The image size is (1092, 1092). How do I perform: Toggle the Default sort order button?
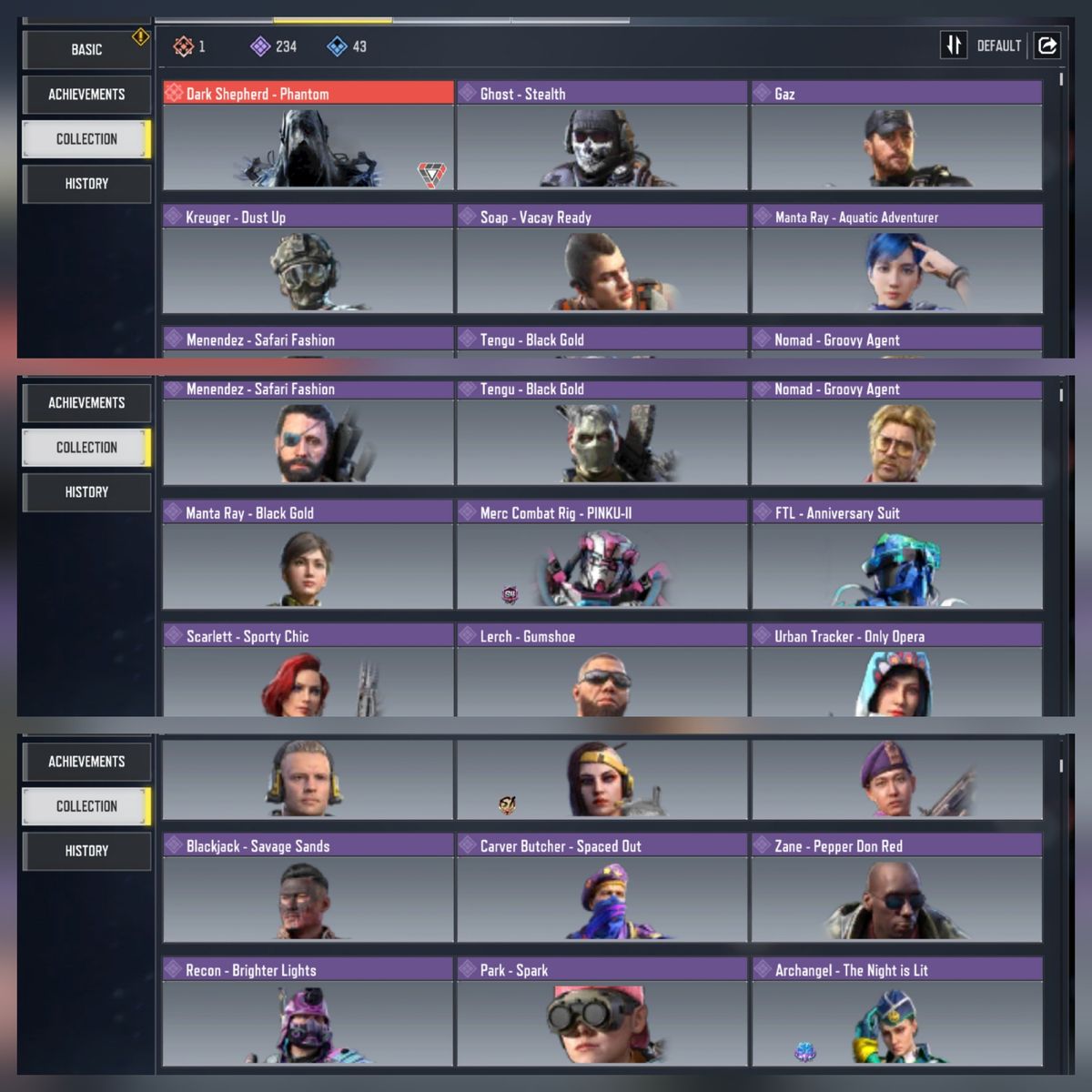click(x=953, y=45)
